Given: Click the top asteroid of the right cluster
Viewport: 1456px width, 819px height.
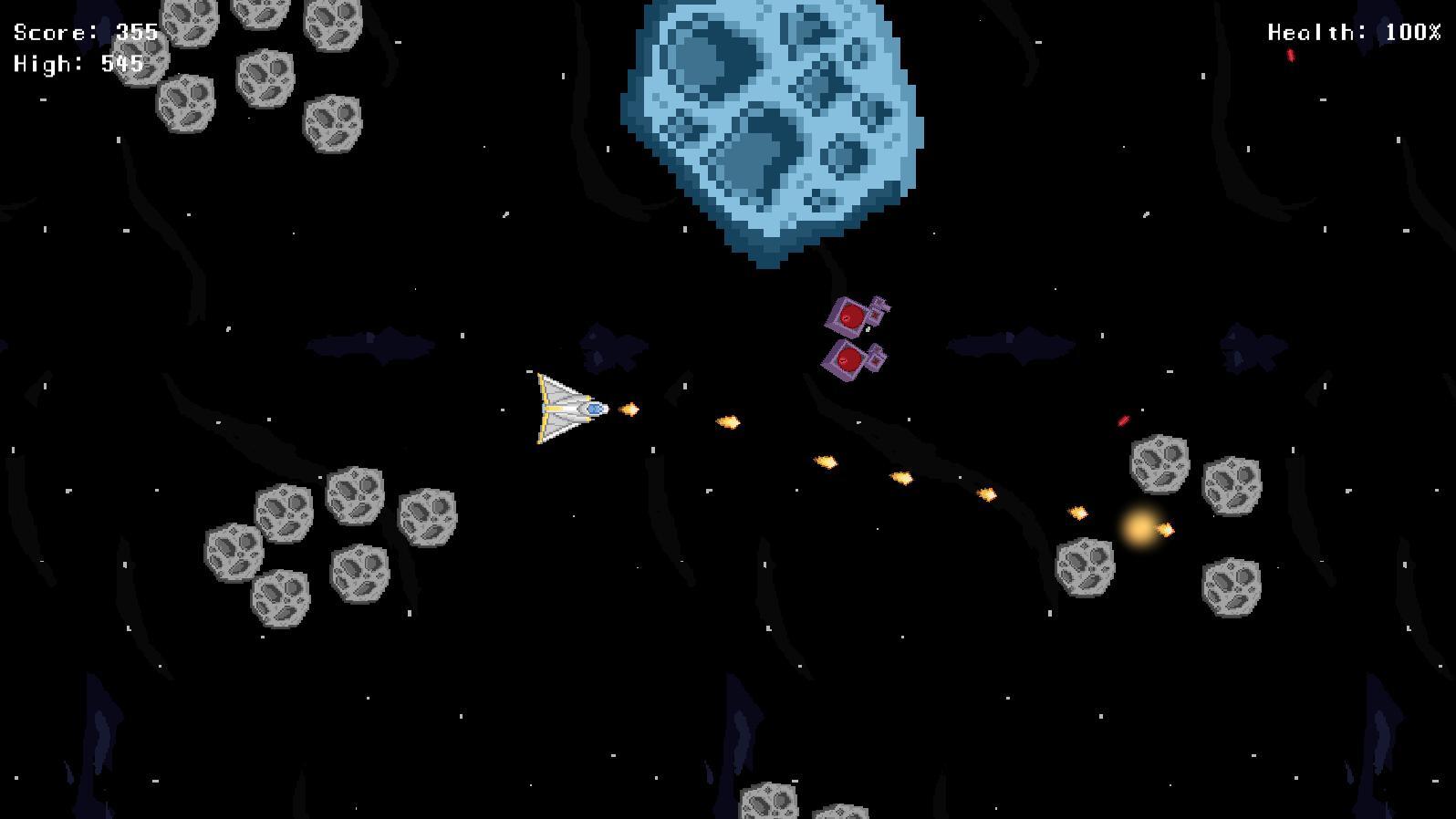Looking at the screenshot, I should tap(1160, 465).
